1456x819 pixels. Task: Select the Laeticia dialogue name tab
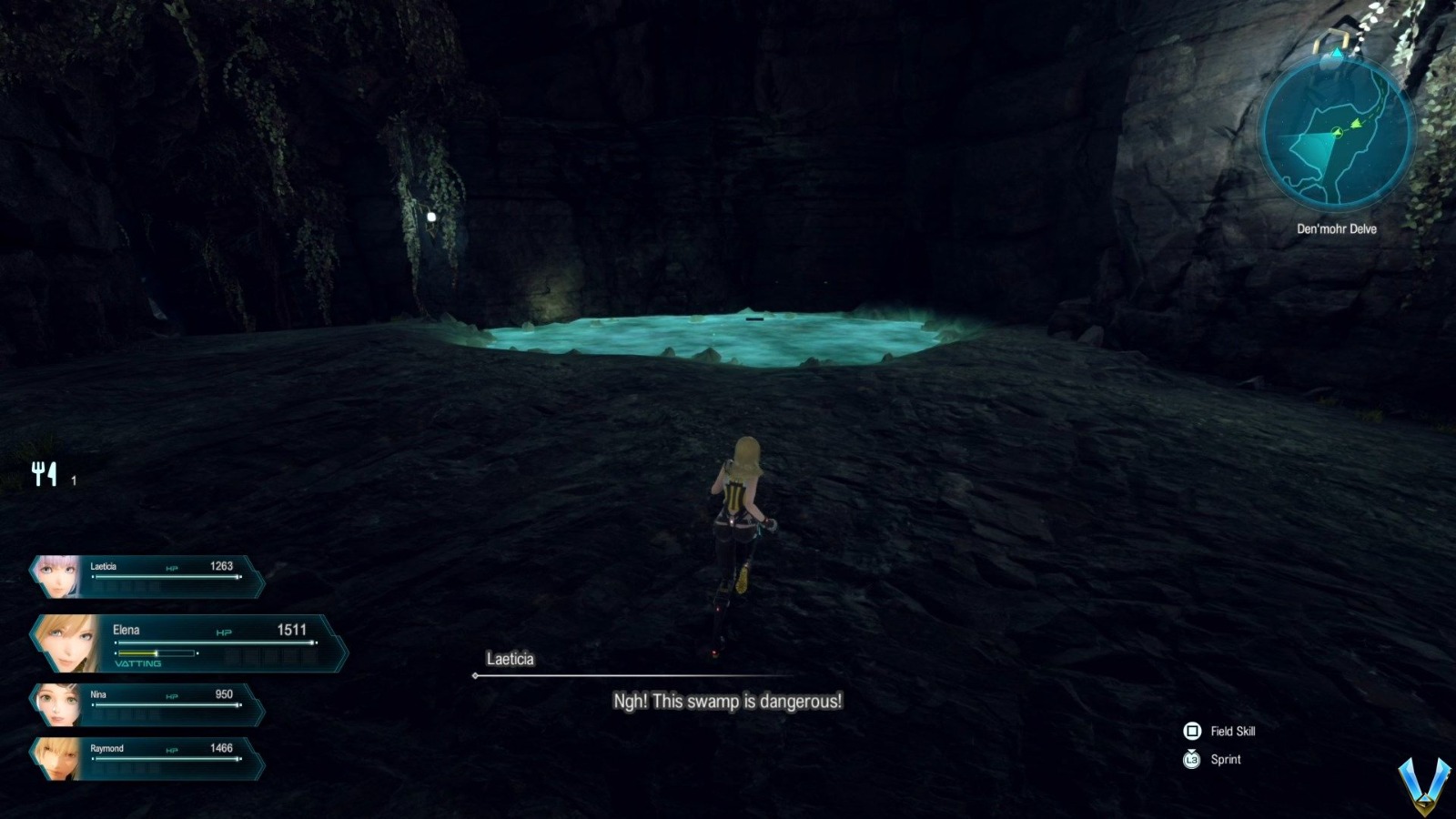click(x=511, y=660)
